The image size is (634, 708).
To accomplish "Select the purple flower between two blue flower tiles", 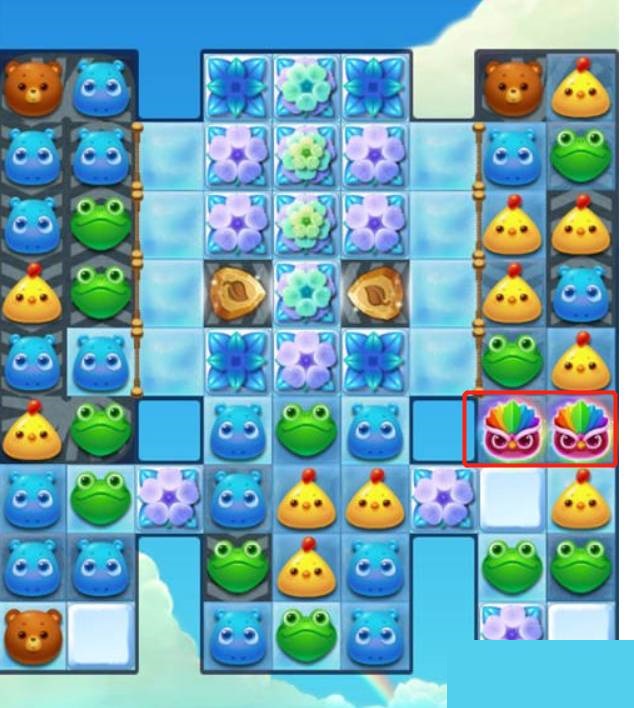I will [307, 358].
